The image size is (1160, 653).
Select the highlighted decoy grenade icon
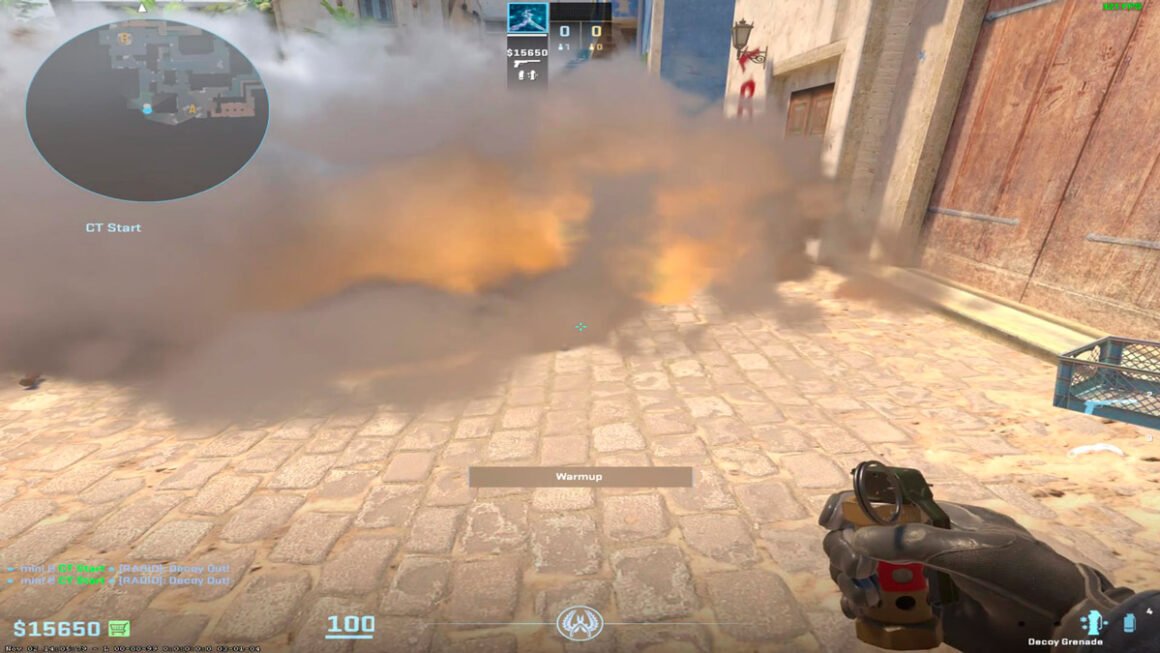[x=1095, y=622]
